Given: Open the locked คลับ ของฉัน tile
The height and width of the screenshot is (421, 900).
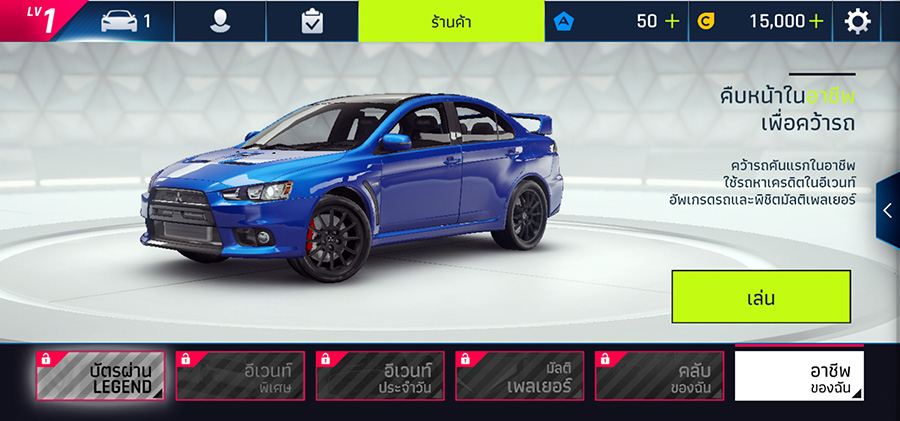Looking at the screenshot, I should pos(660,376).
